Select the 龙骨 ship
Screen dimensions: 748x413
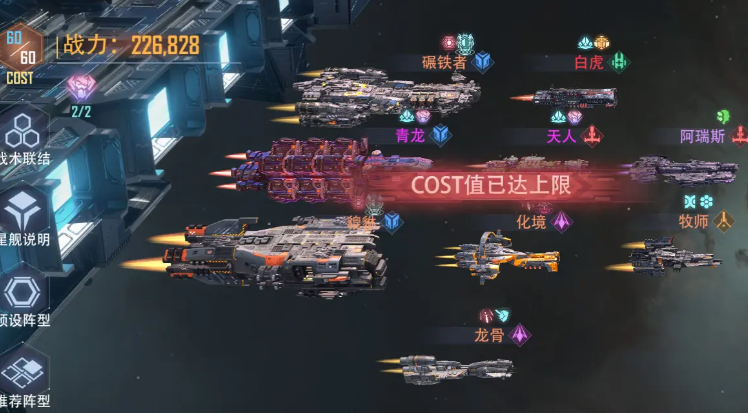455,368
